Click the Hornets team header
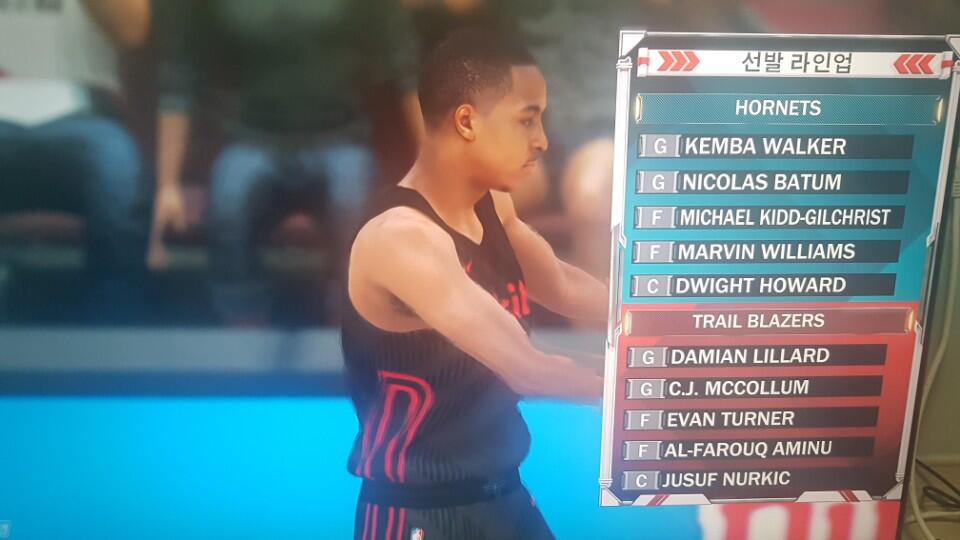 click(778, 108)
